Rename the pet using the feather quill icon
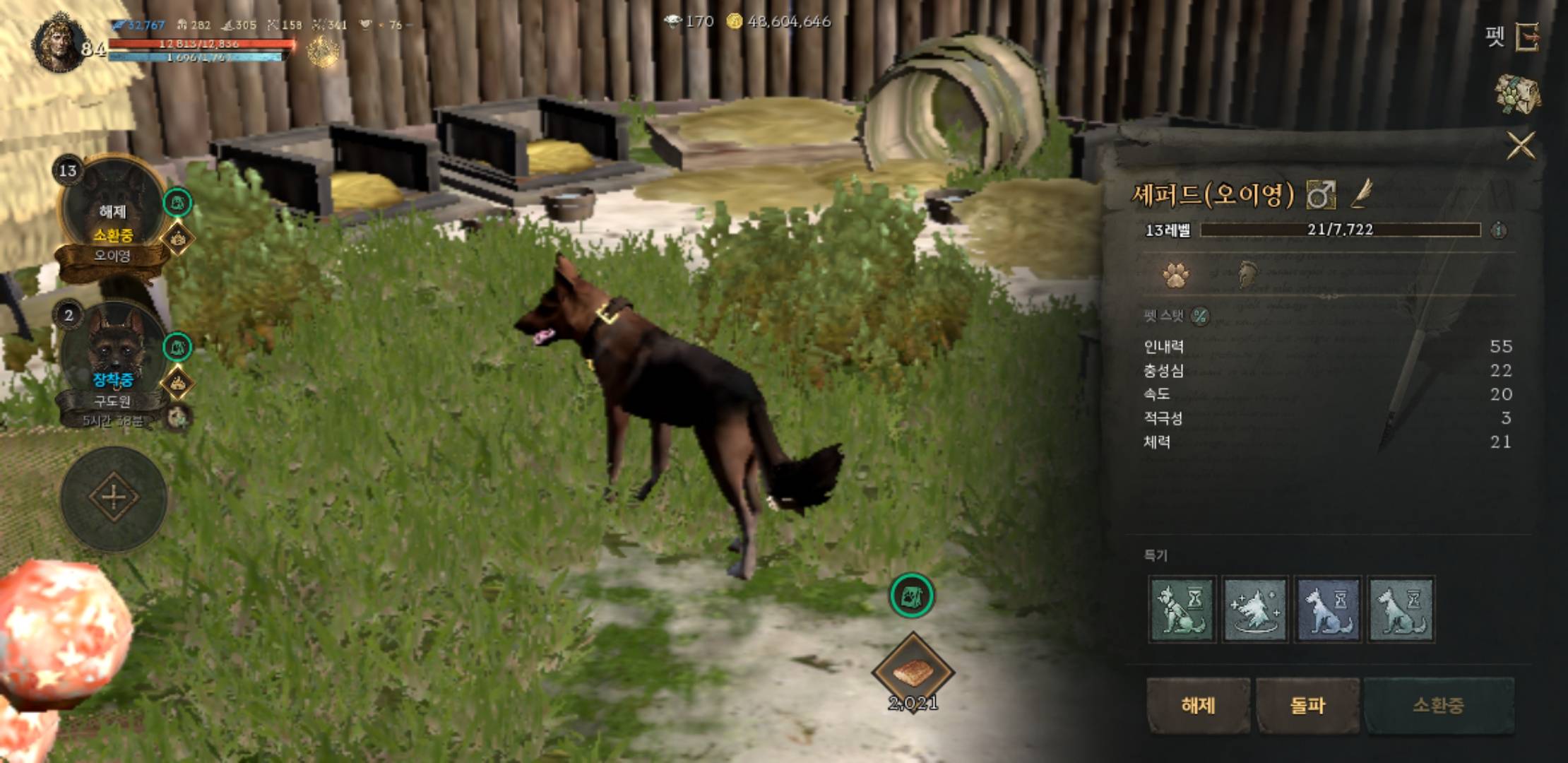This screenshot has width=1568, height=763. 1362,194
